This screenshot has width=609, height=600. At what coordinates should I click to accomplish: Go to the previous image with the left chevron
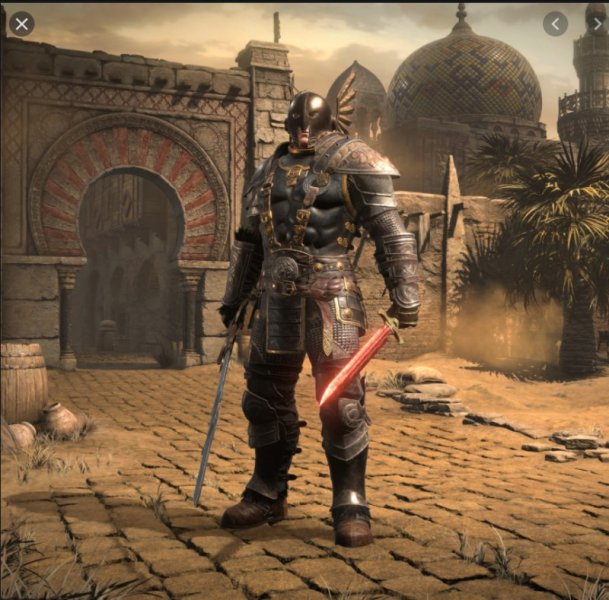pyautogui.click(x=555, y=24)
